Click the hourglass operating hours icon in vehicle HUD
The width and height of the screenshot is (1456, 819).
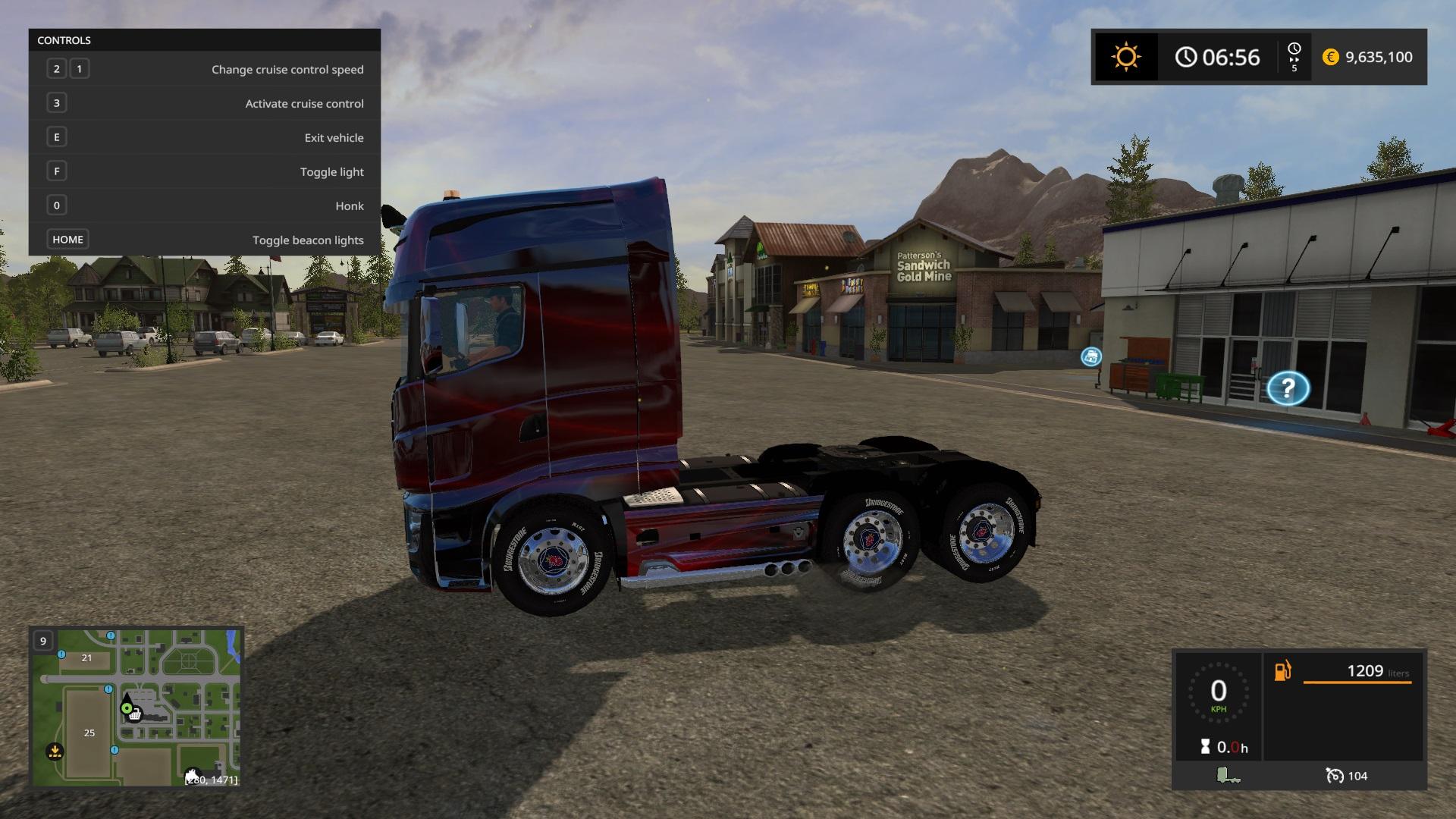click(1206, 745)
